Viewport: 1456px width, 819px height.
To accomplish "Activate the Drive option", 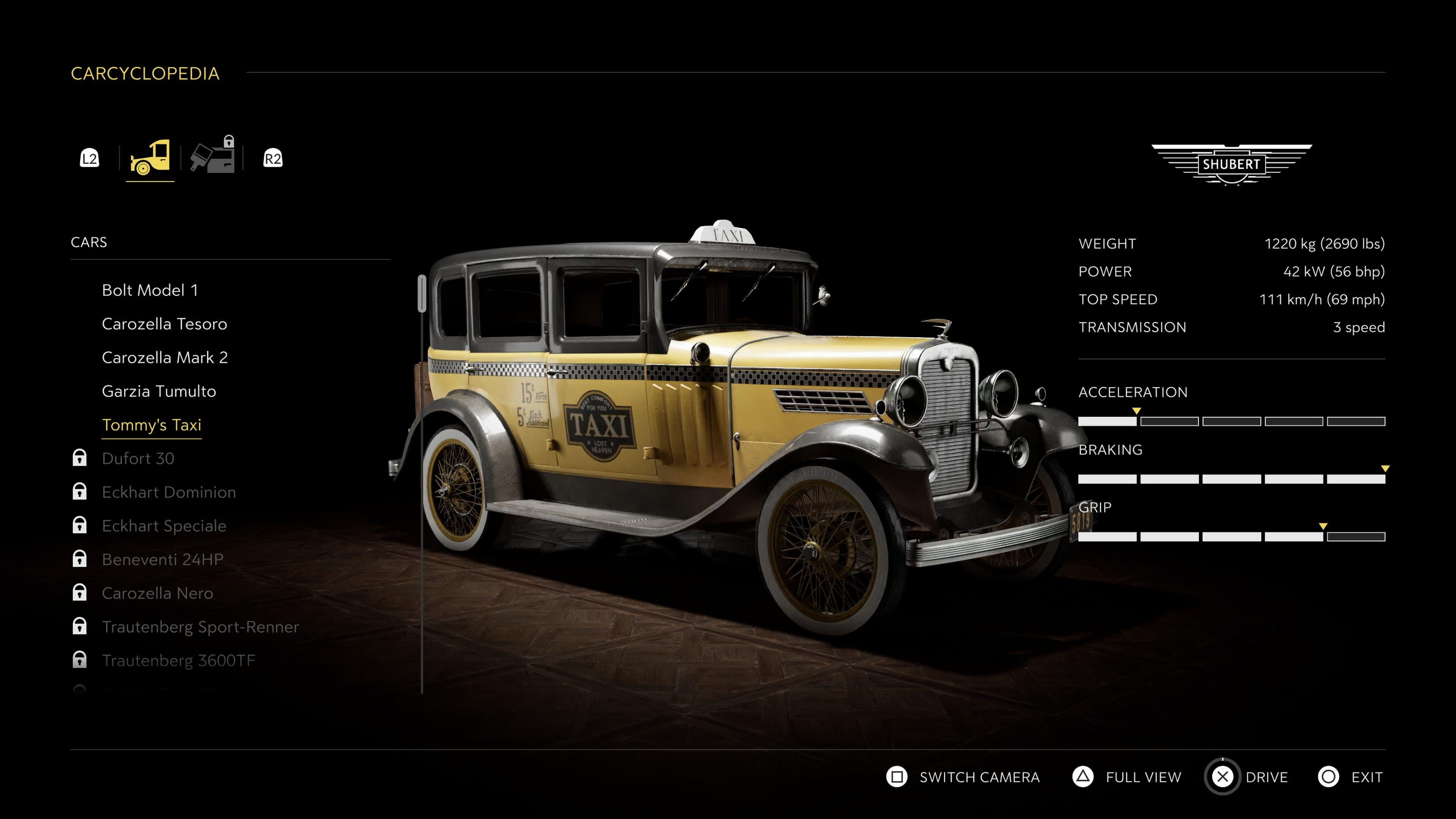I will click(x=1247, y=777).
